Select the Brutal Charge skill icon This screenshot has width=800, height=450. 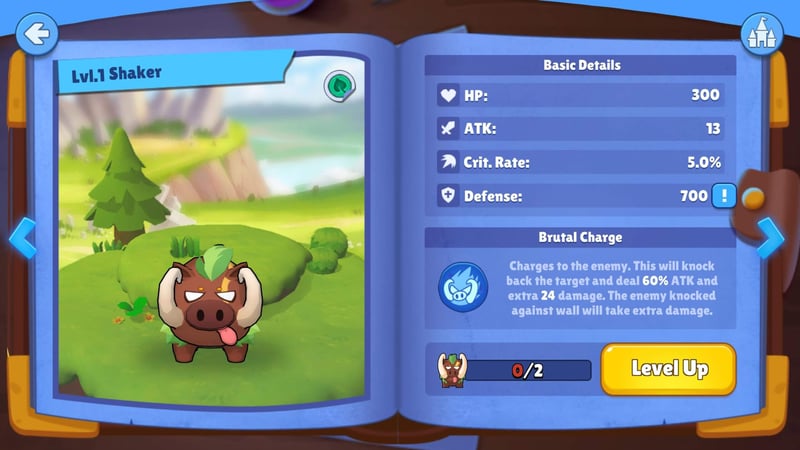coord(464,286)
